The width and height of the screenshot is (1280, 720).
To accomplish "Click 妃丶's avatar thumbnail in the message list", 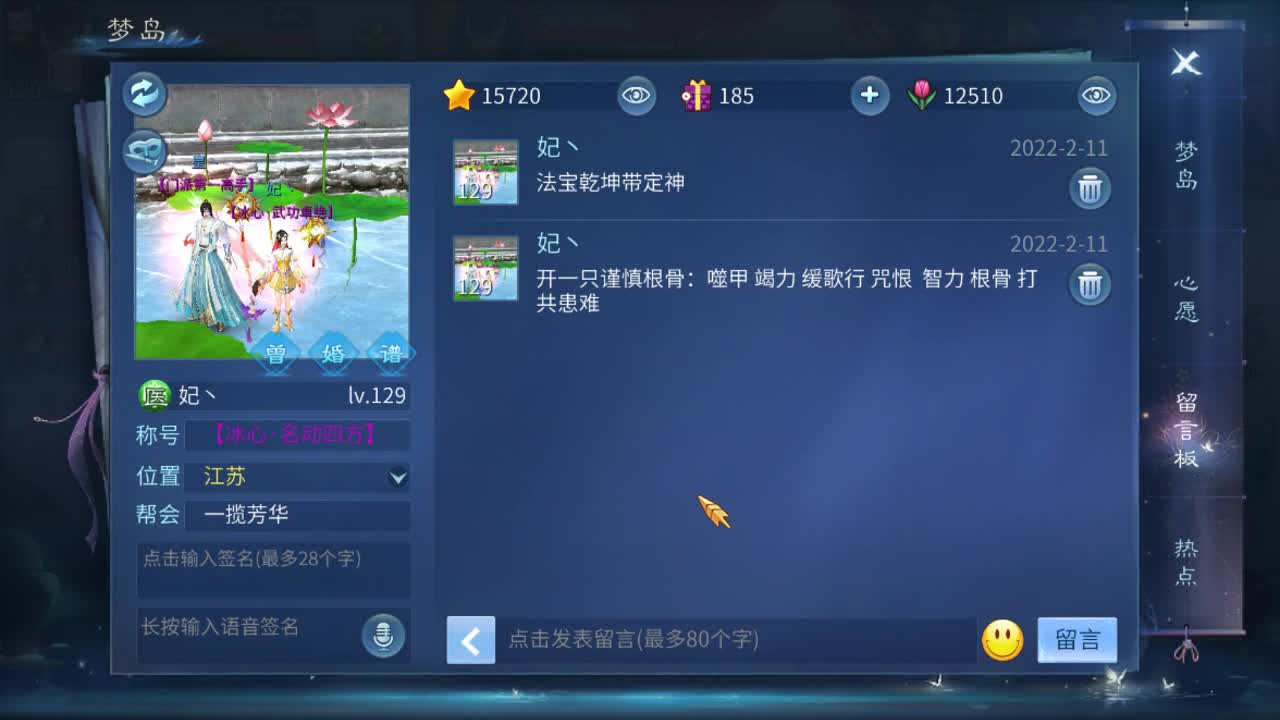I will coord(485,170).
